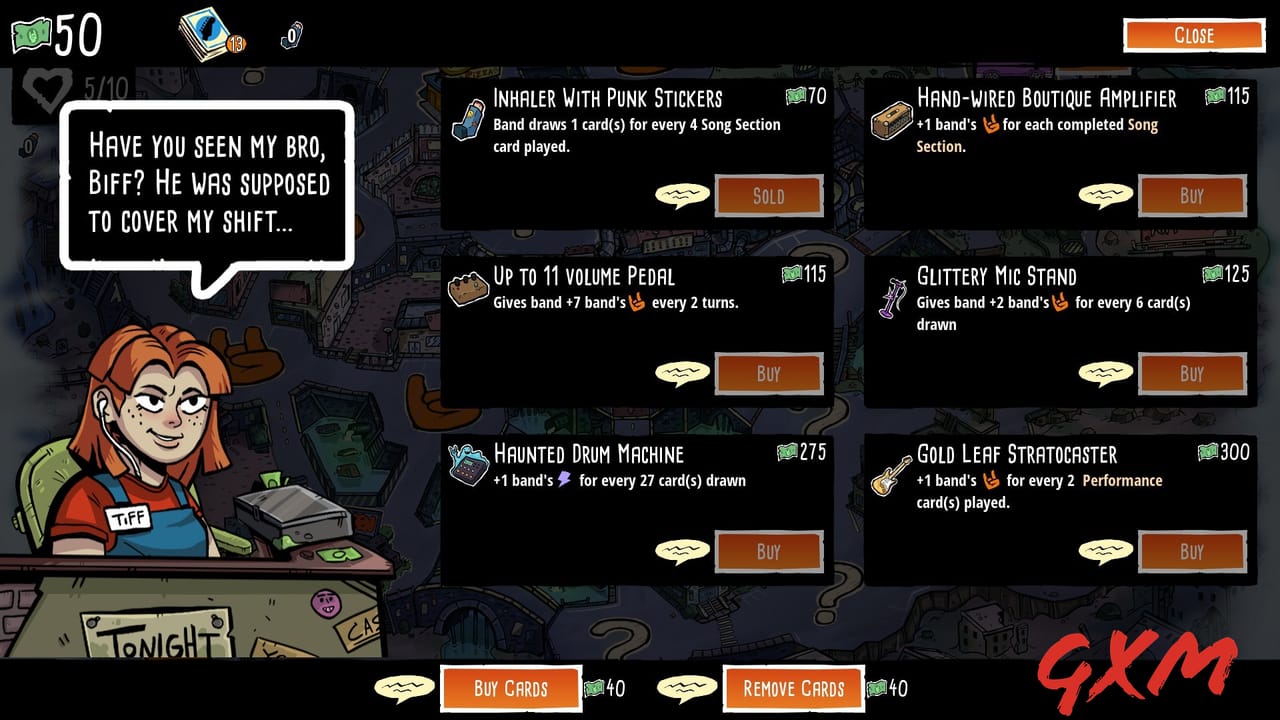
Task: Click the speech bubble beside the Sold inhaler
Action: (683, 196)
